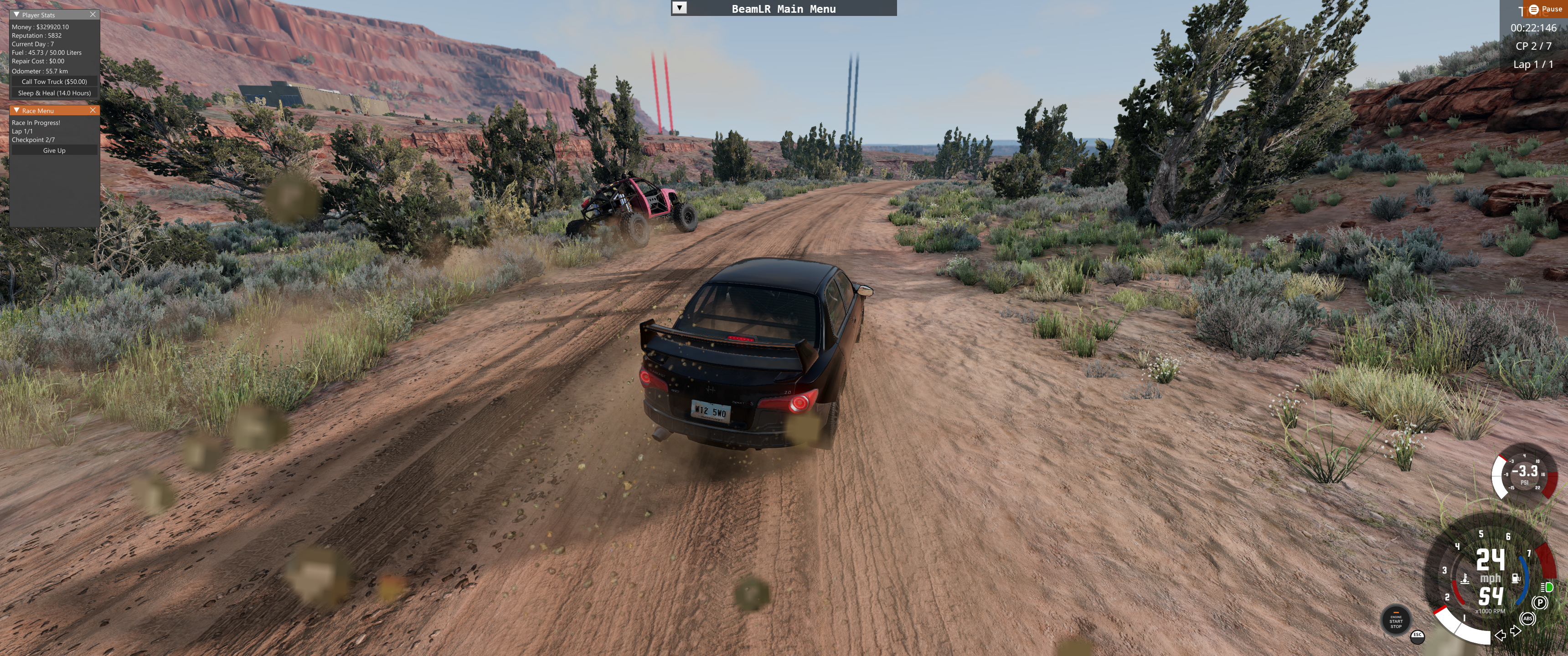Viewport: 1568px width, 656px height.
Task: Click the ABS indicator icon
Action: (1527, 619)
